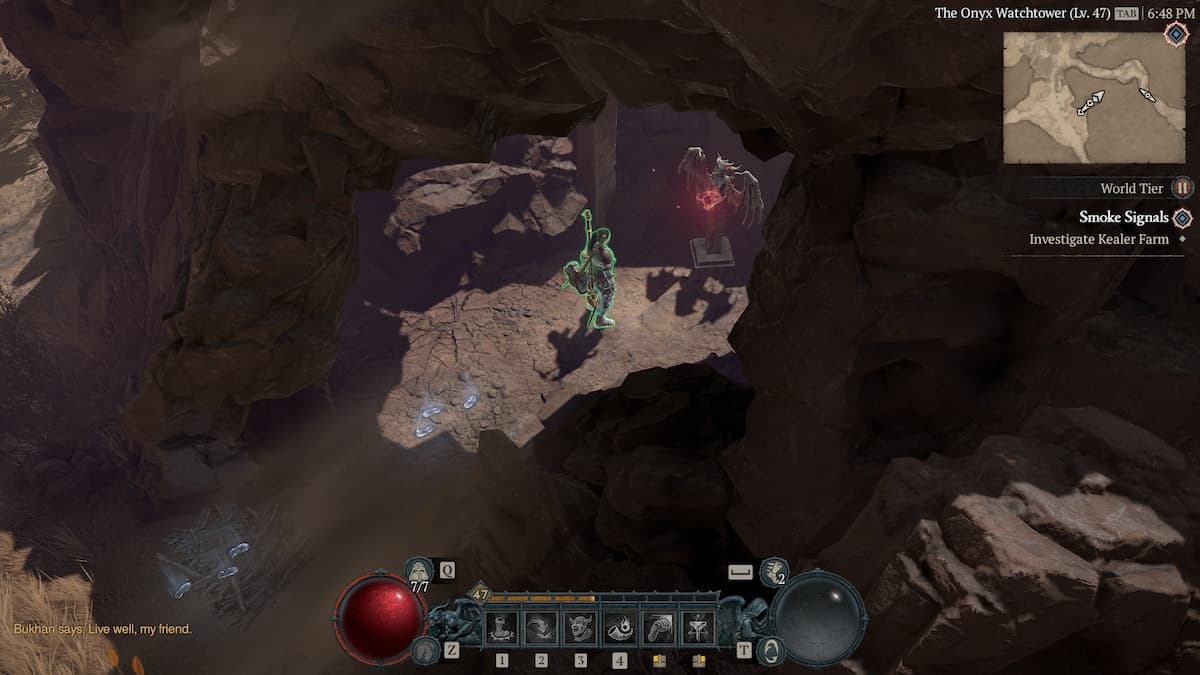Activate the striking fist skill

(659, 628)
